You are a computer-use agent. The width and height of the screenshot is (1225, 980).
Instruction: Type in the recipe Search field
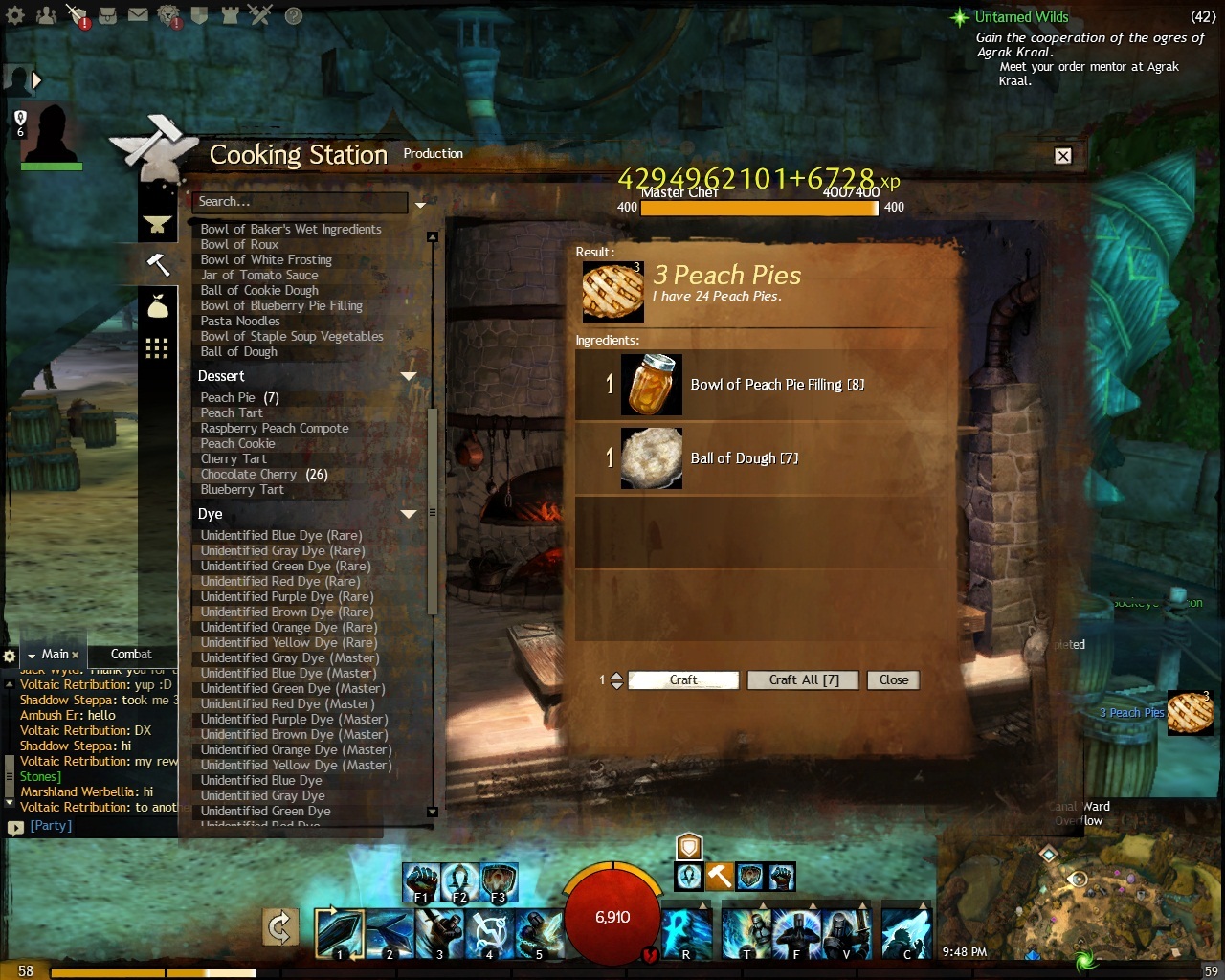tap(299, 202)
